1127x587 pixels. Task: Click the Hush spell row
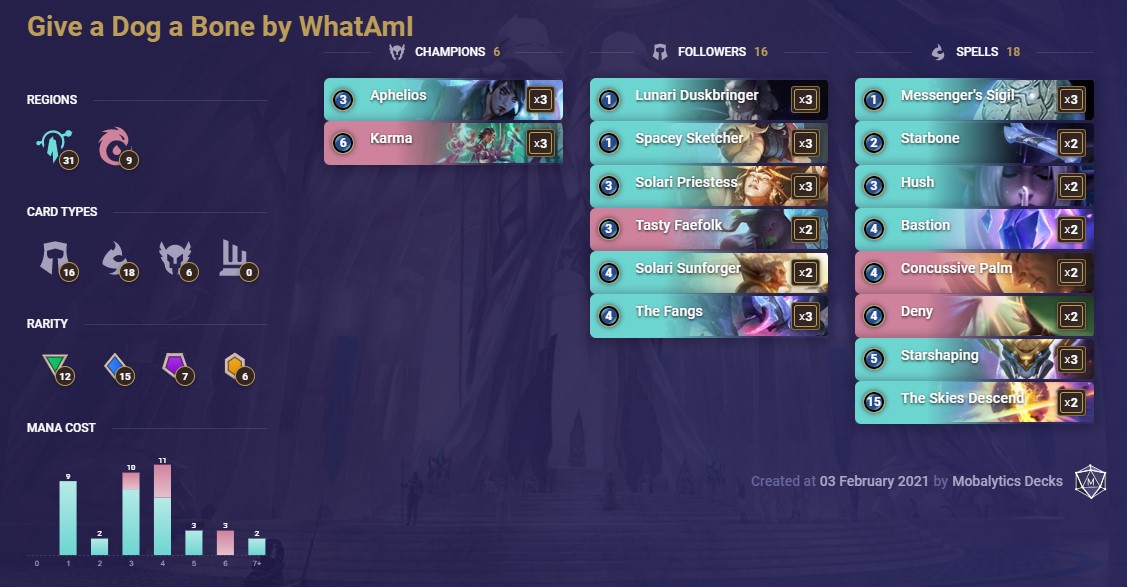tap(974, 186)
